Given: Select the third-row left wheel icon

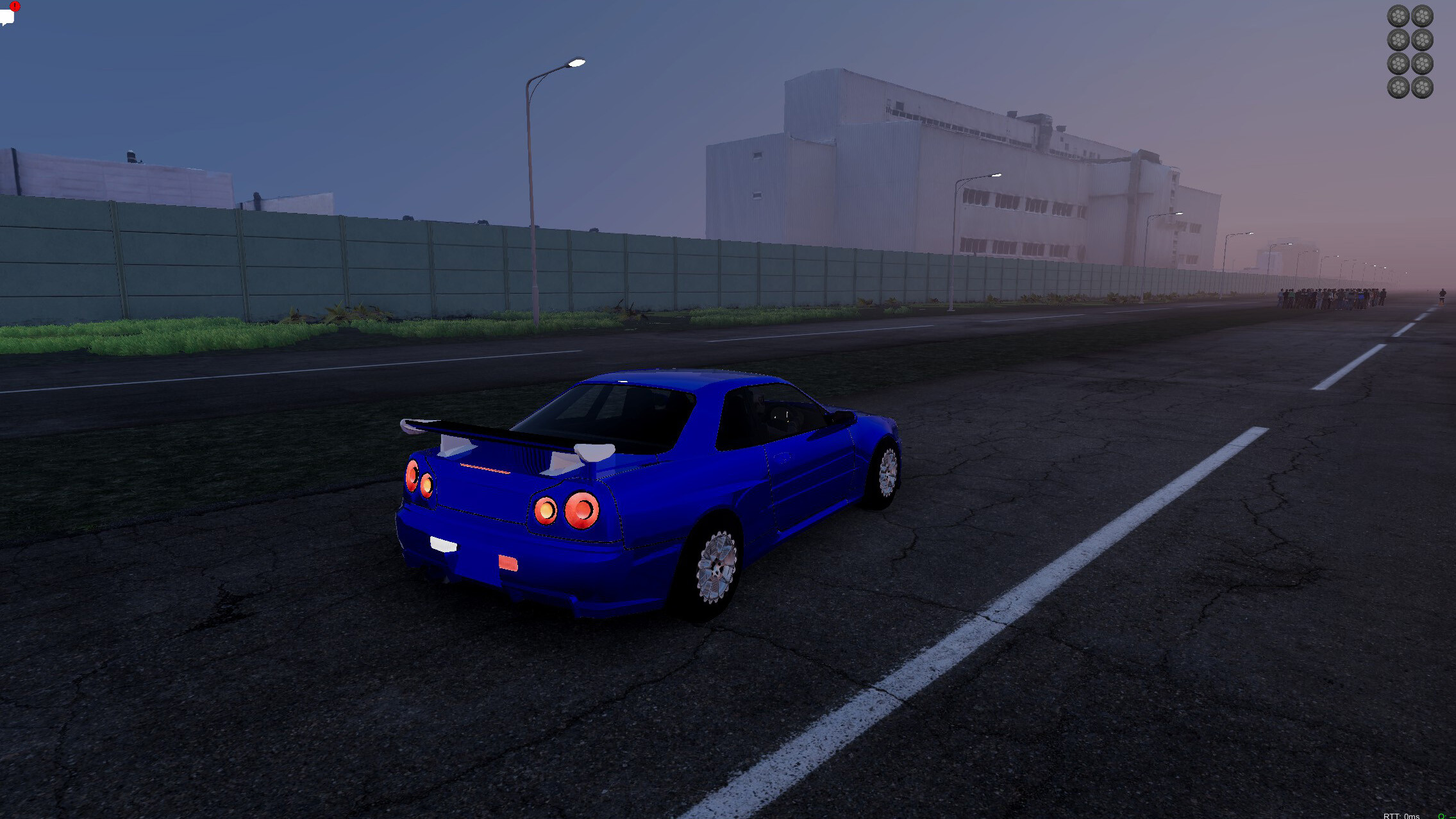Looking at the screenshot, I should click(x=1398, y=63).
